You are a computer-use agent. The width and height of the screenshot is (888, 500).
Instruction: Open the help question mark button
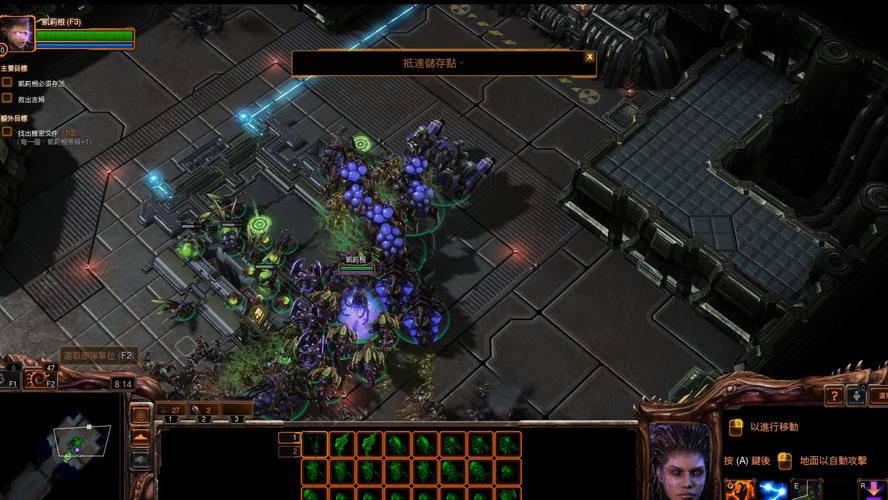(x=833, y=396)
